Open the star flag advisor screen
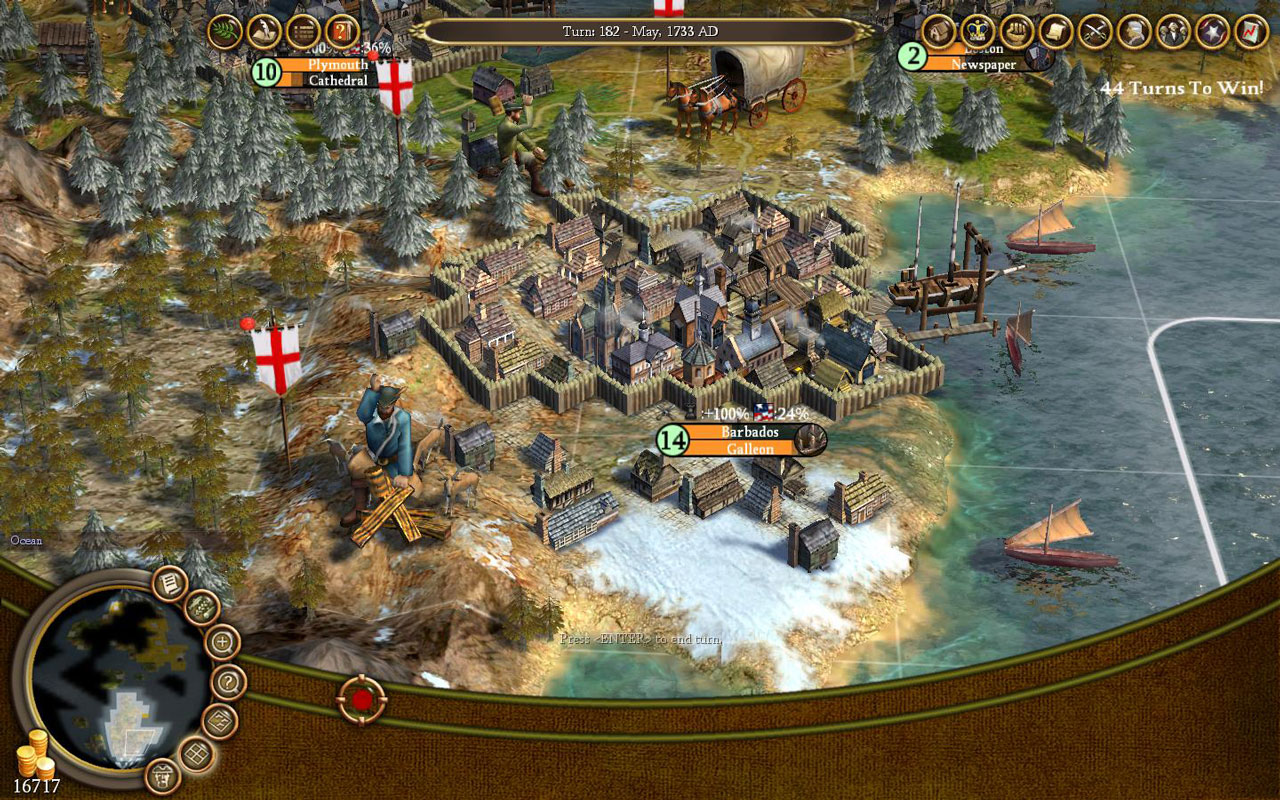Screen dimensions: 1280x800 (x=1212, y=31)
